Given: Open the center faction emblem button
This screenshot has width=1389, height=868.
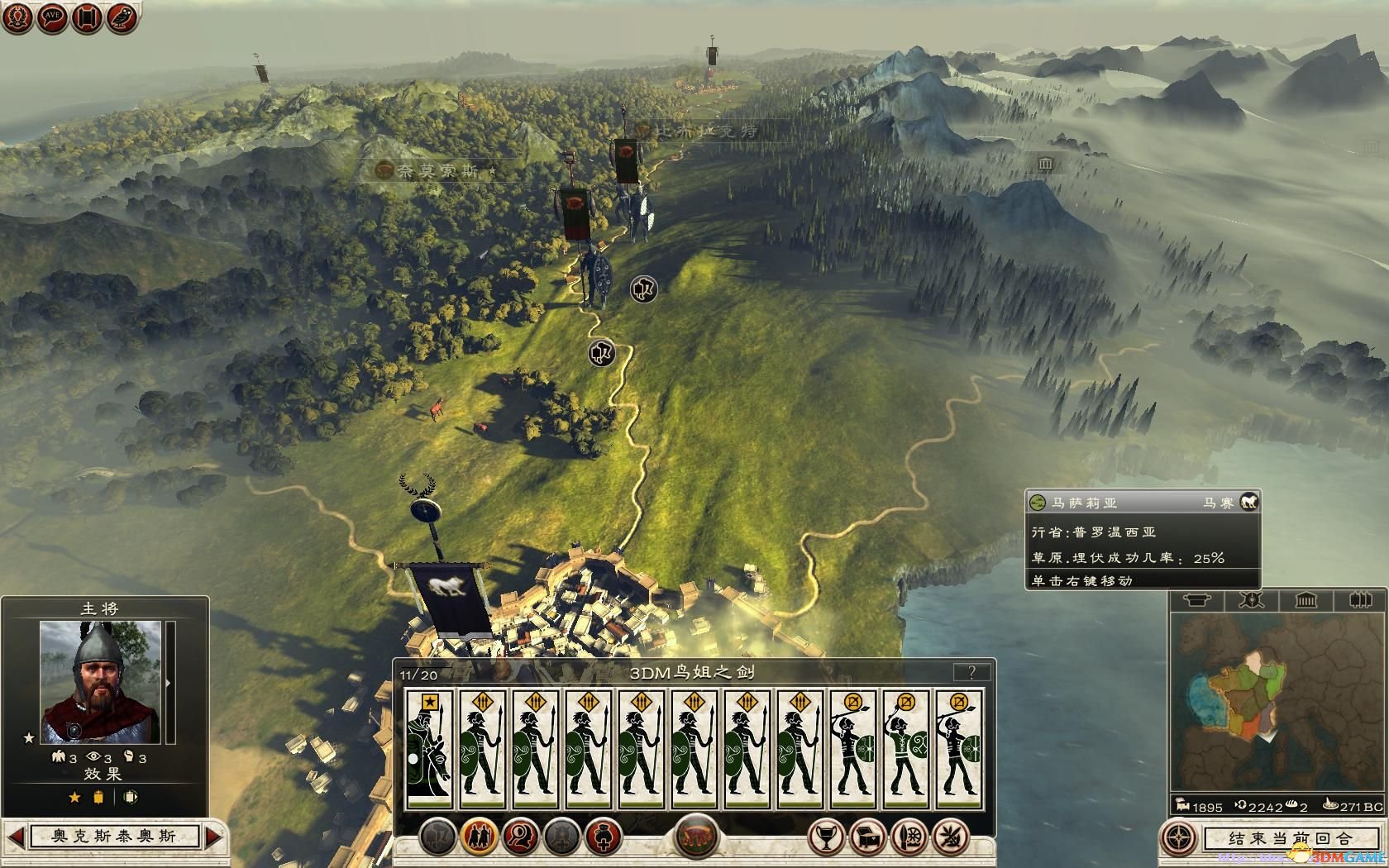Looking at the screenshot, I should click(x=696, y=837).
